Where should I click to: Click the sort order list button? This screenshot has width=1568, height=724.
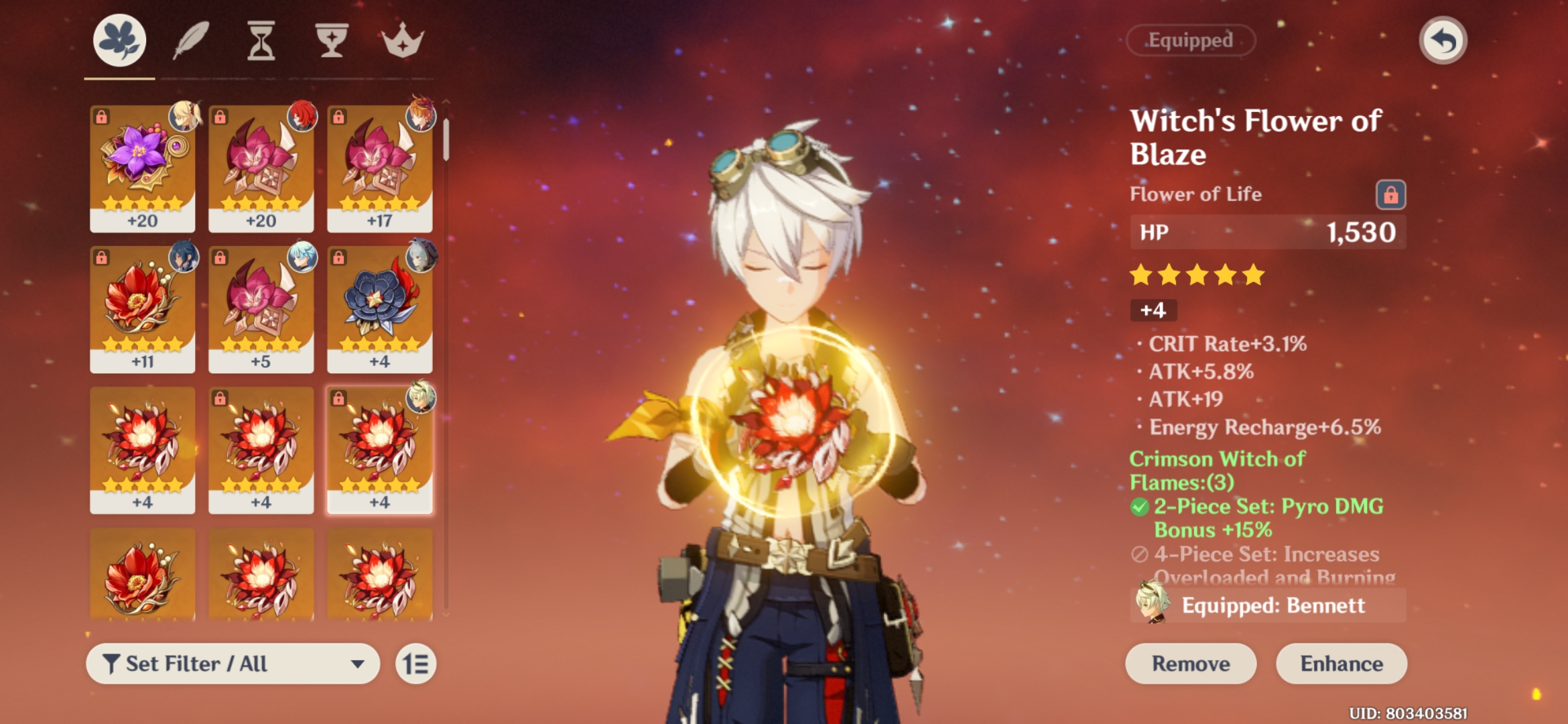click(x=415, y=664)
